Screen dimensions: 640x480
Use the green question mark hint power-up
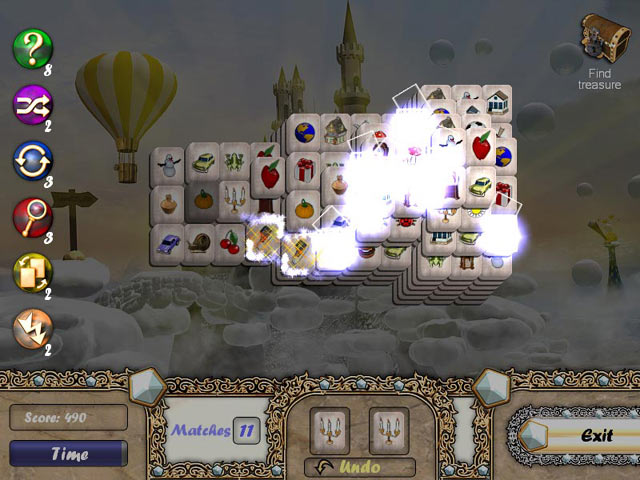(32, 47)
